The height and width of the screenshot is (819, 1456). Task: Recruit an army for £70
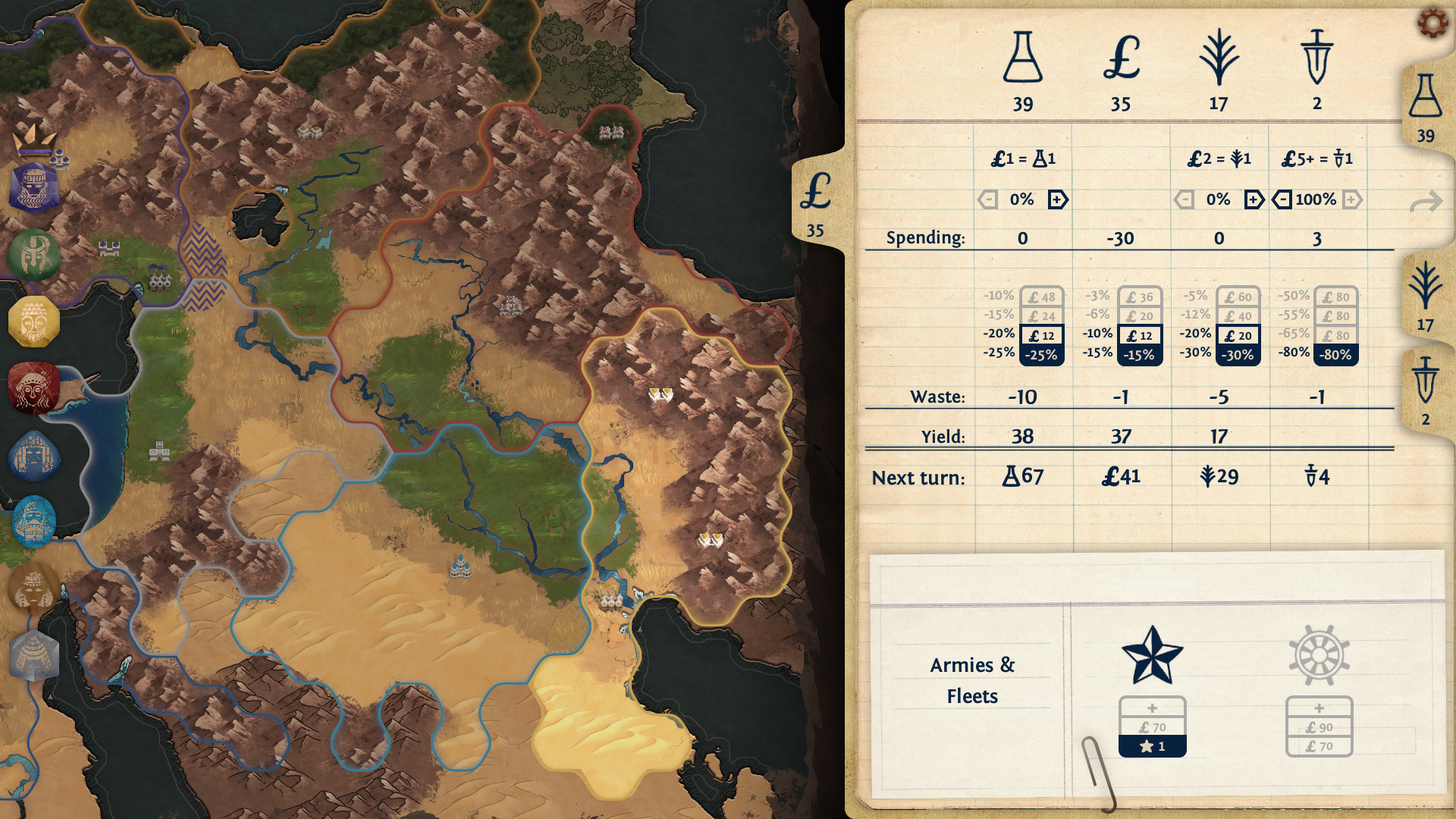click(1152, 726)
